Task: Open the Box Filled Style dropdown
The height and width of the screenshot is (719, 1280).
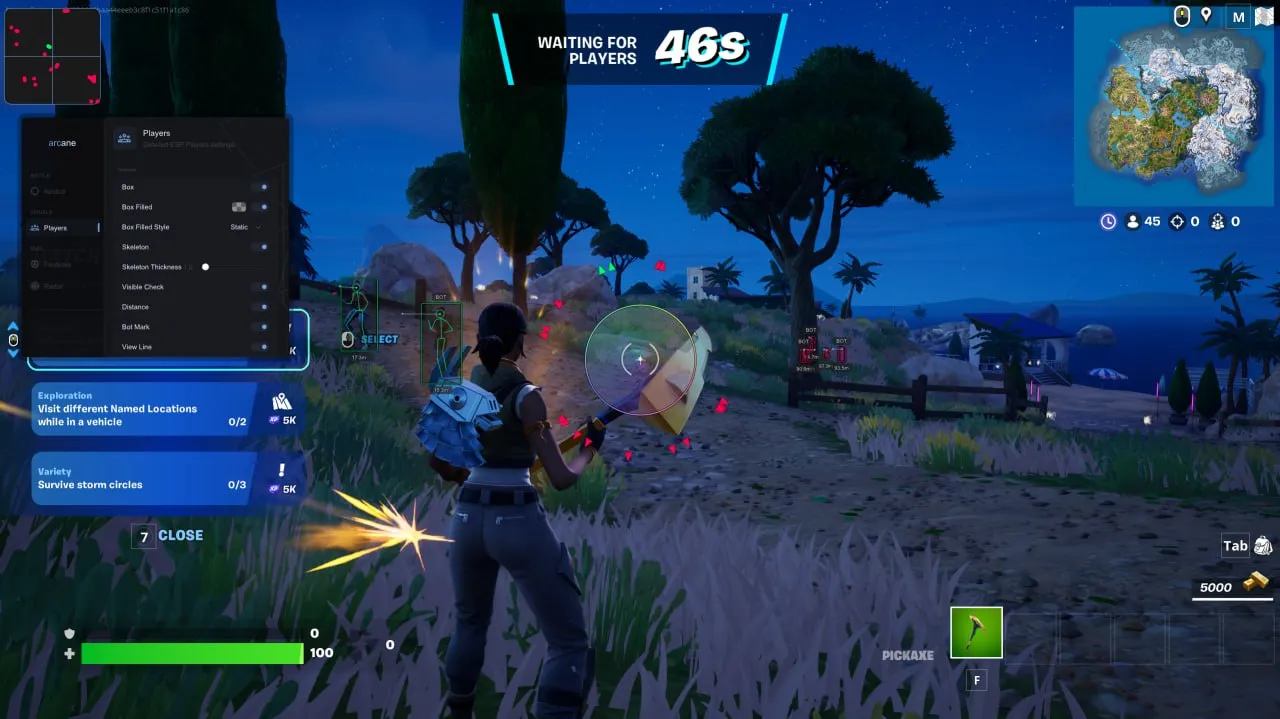Action: pos(245,227)
